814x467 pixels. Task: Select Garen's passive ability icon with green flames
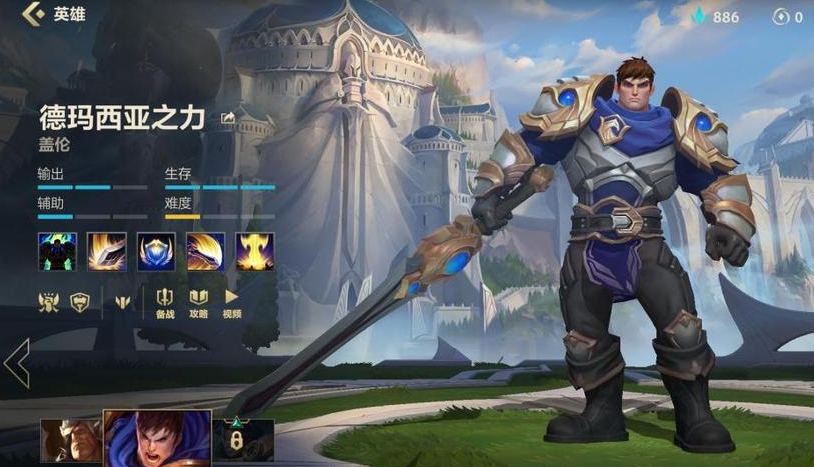pos(57,251)
